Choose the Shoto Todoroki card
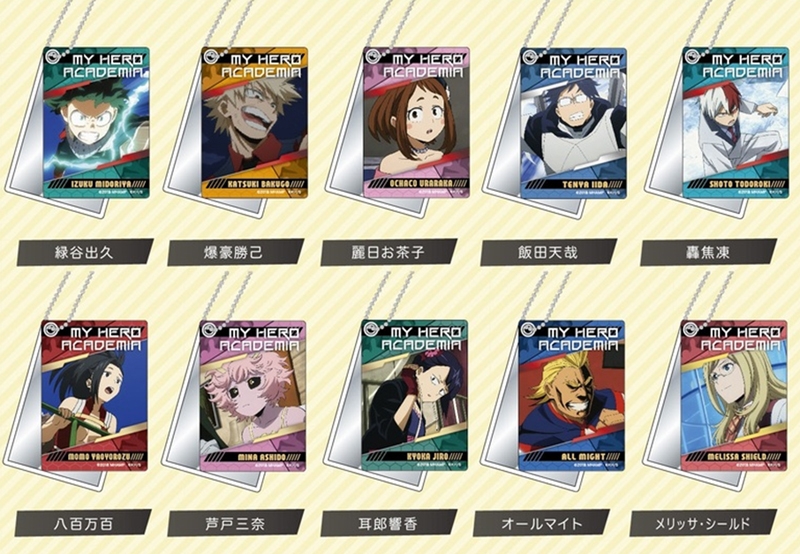Screen dimensions: 800x554 click(x=733, y=122)
